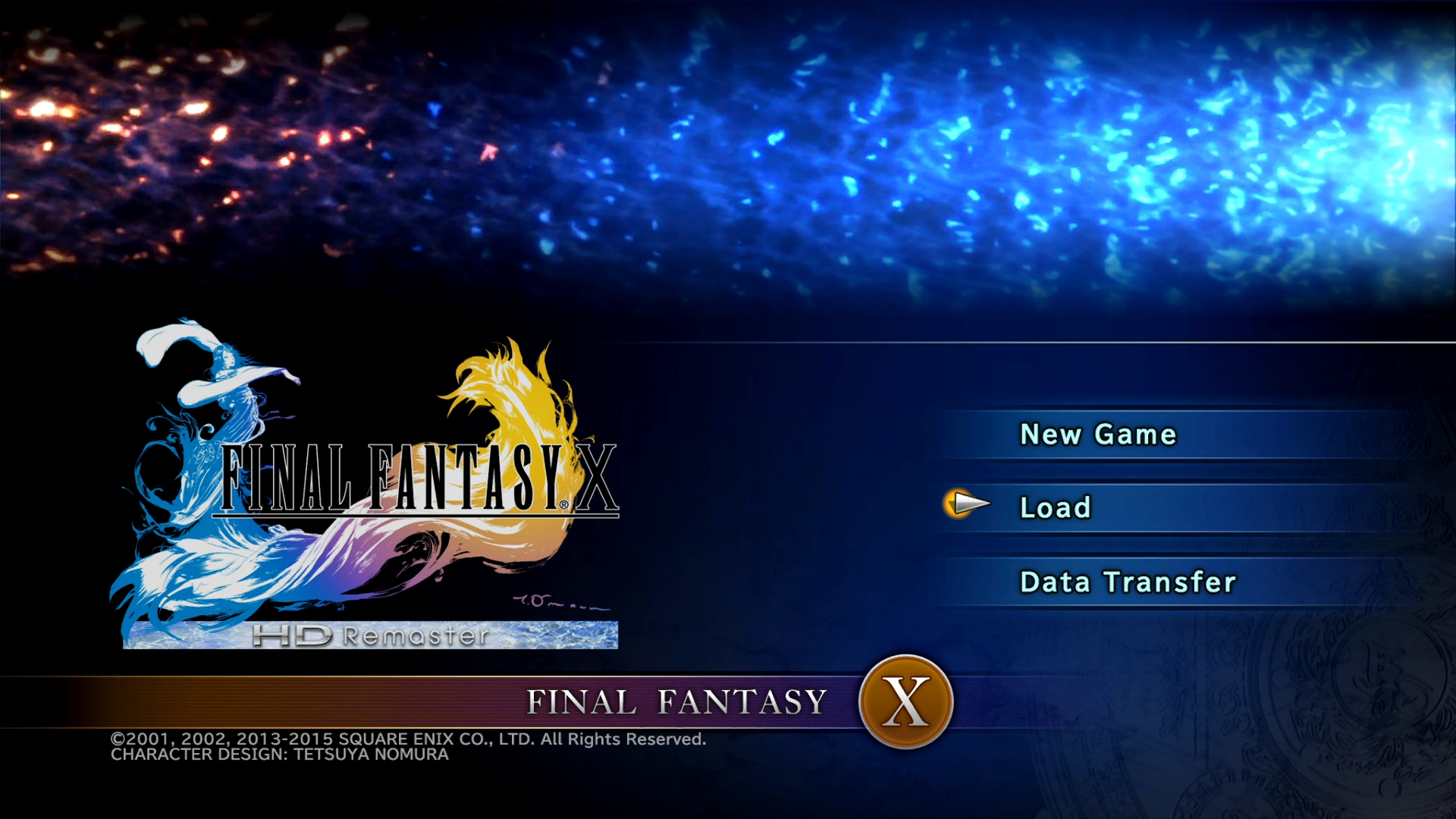
Task: Click the Final Fantasy X logo artwork
Action: (372, 485)
